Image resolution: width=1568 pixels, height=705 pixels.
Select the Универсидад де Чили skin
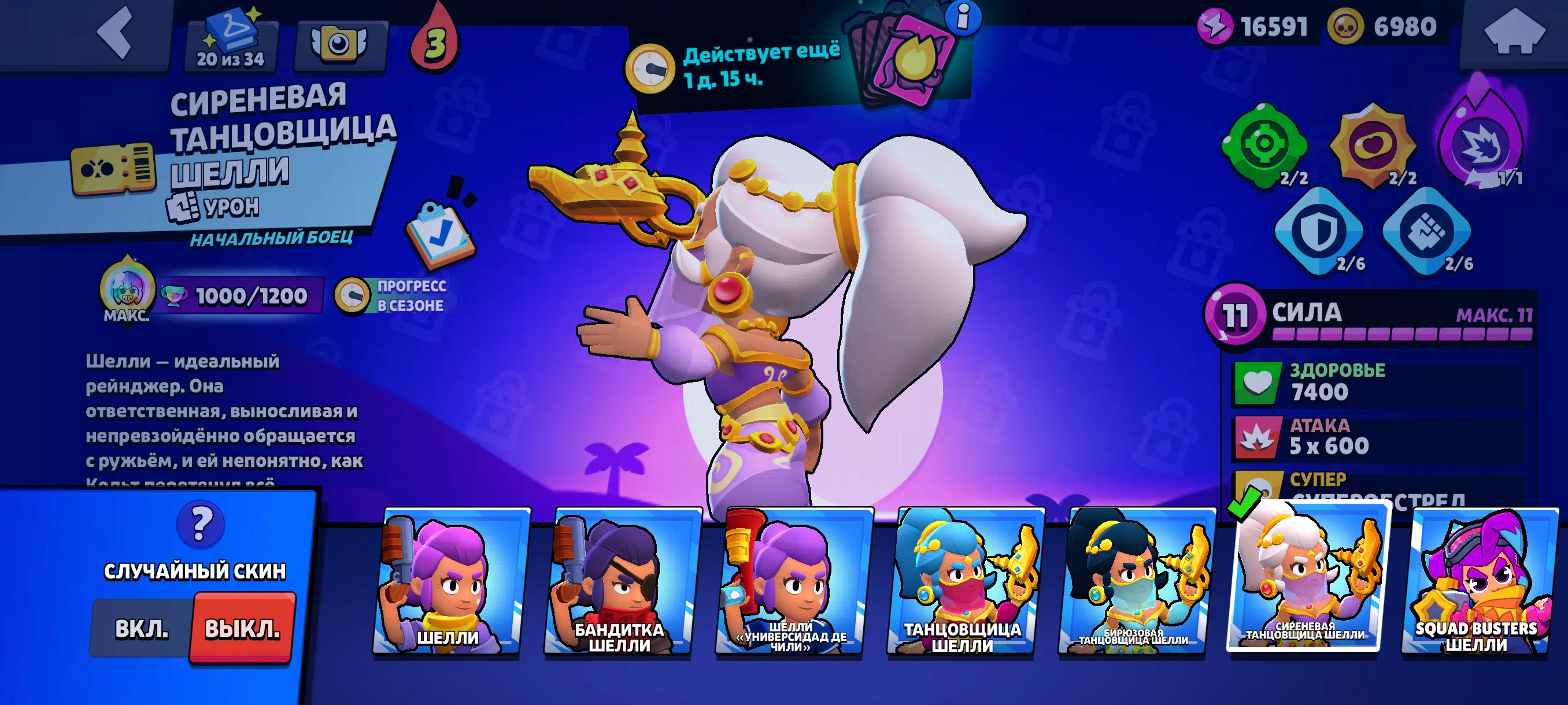(792, 581)
